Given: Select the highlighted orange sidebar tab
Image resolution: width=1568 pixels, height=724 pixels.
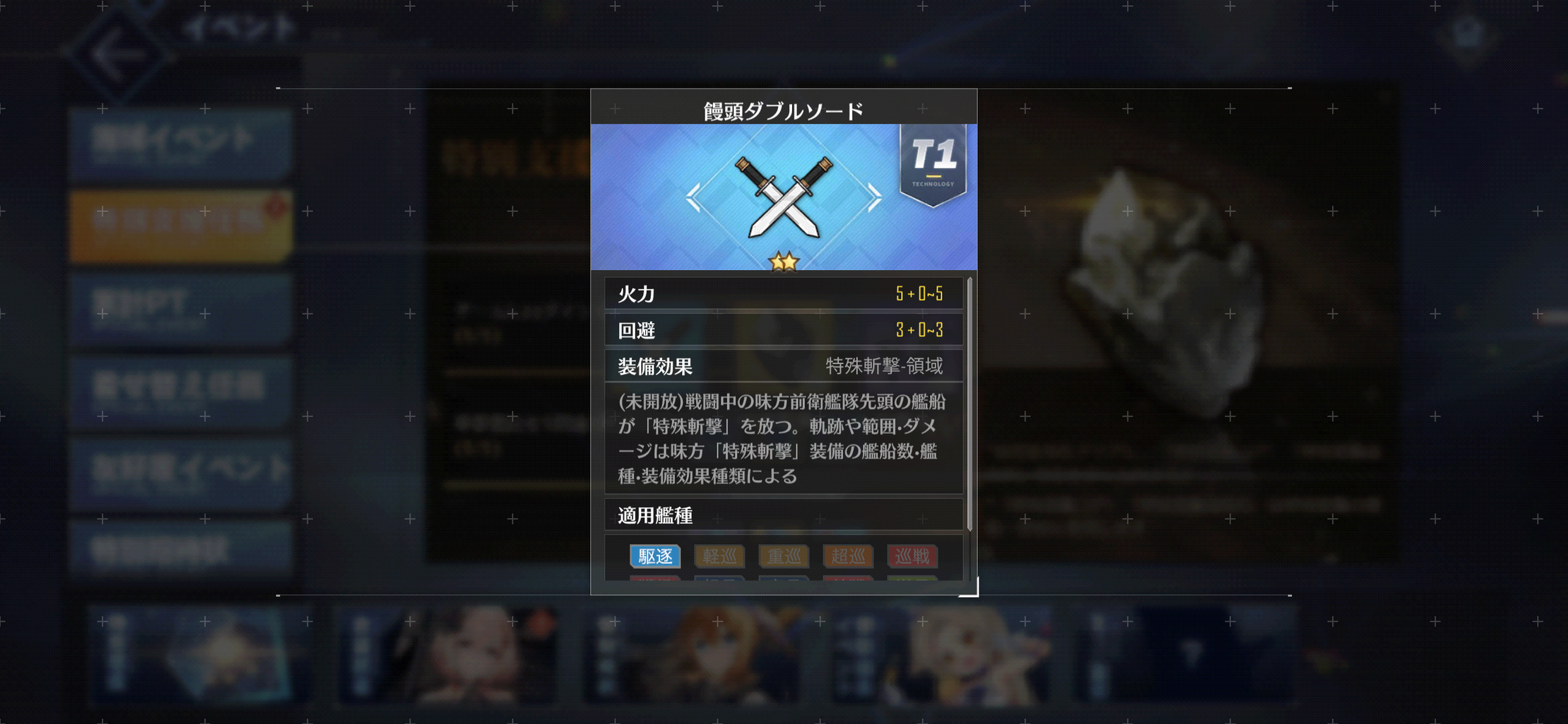Looking at the screenshot, I should click(179, 221).
